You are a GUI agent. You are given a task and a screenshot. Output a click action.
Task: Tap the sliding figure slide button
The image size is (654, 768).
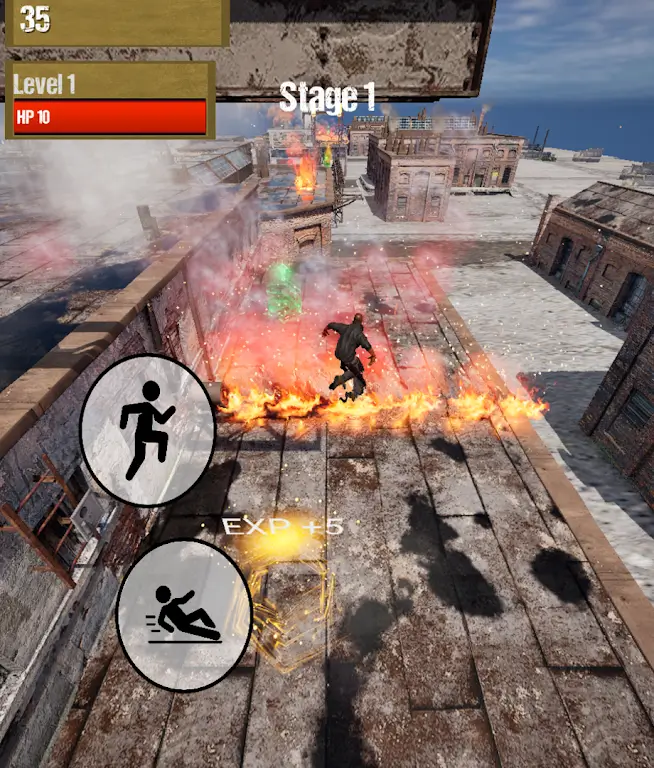(184, 615)
